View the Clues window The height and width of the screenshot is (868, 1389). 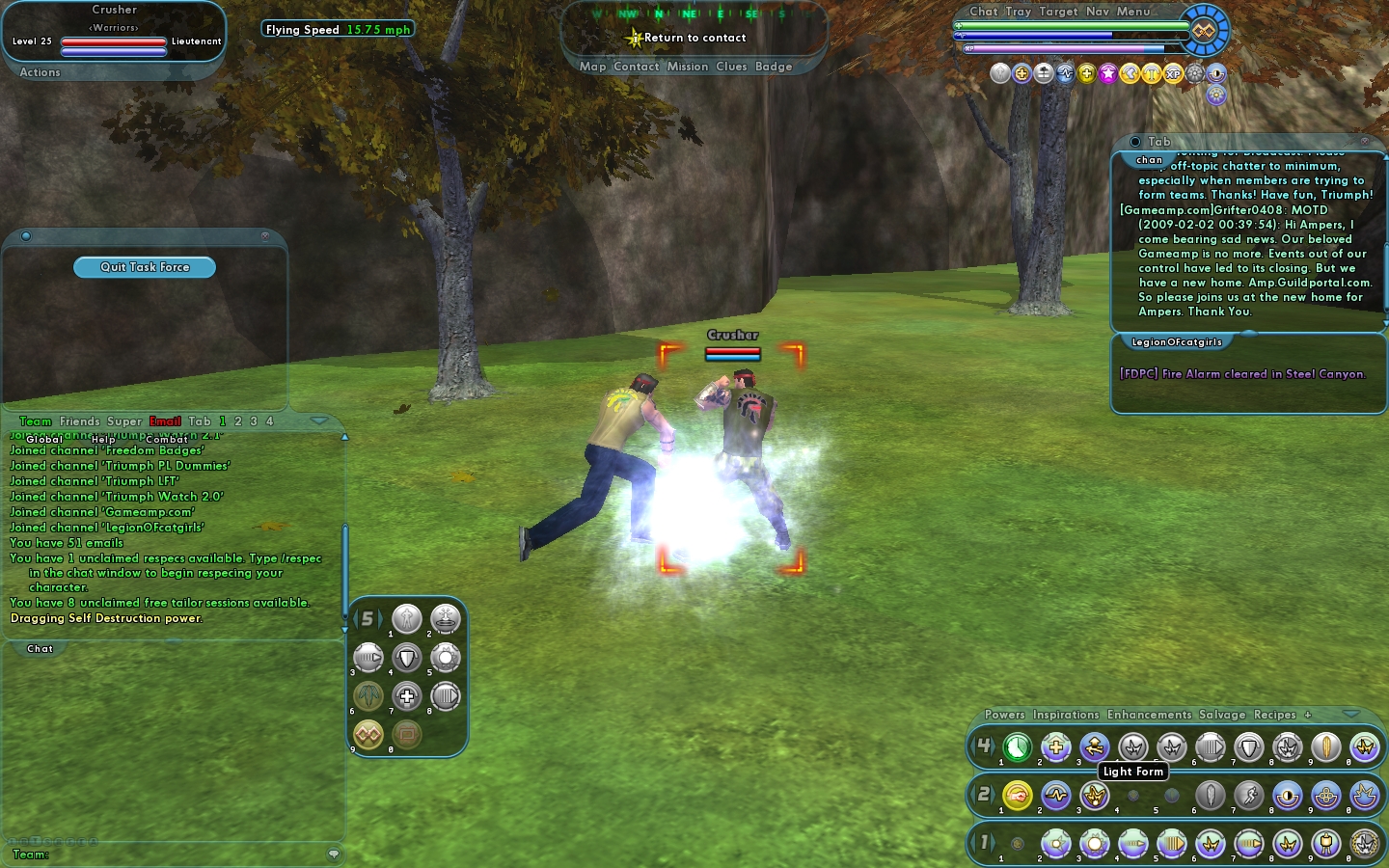click(x=731, y=67)
